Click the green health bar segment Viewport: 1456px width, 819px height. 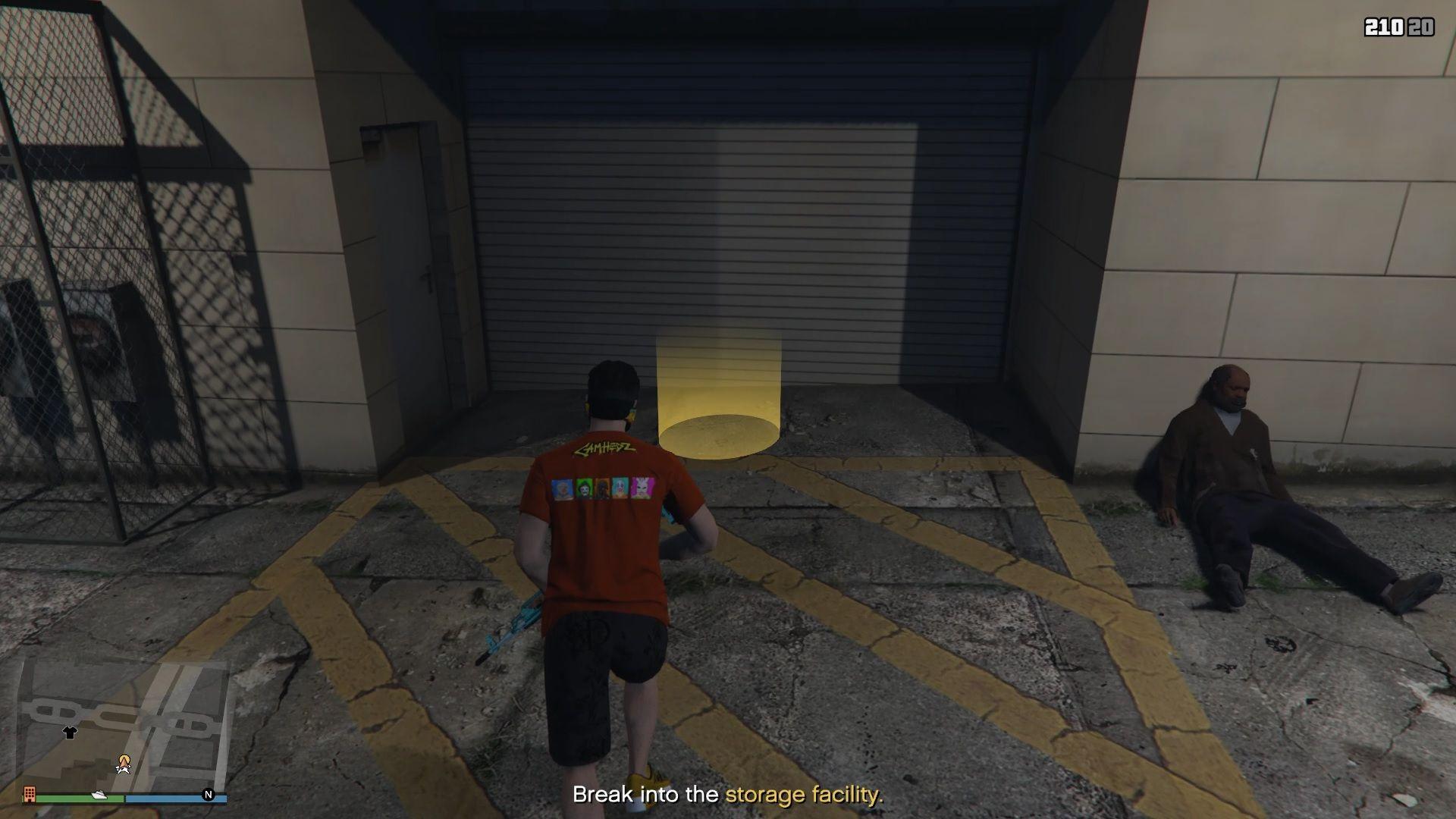(x=61, y=798)
